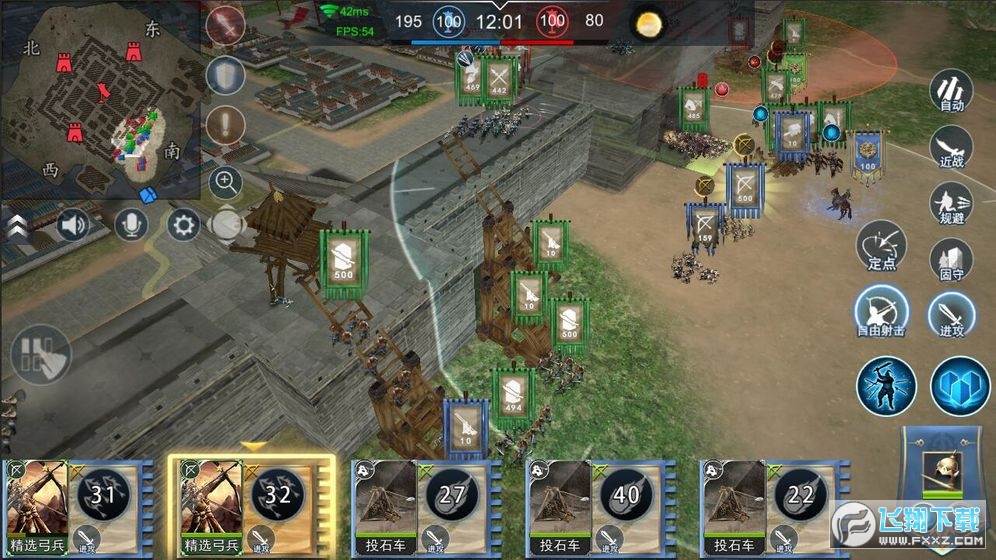Select the 定点 fixed-point command
Viewport: 996px width, 560px height.
click(881, 246)
